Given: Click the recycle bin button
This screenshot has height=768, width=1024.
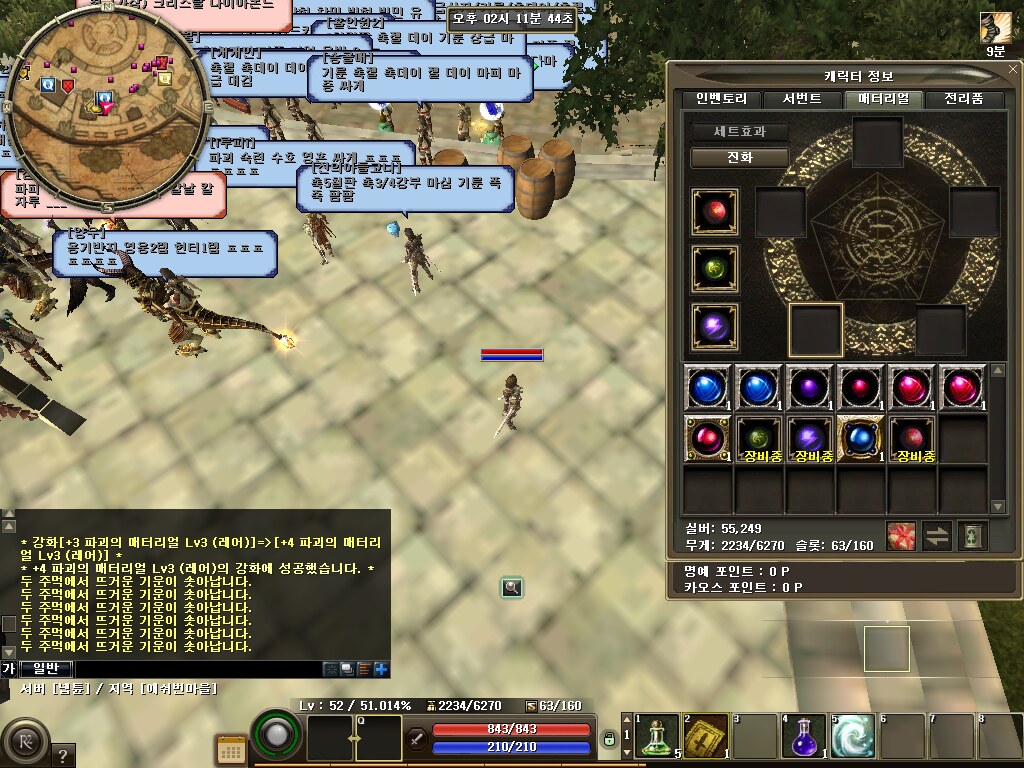Looking at the screenshot, I should (972, 536).
